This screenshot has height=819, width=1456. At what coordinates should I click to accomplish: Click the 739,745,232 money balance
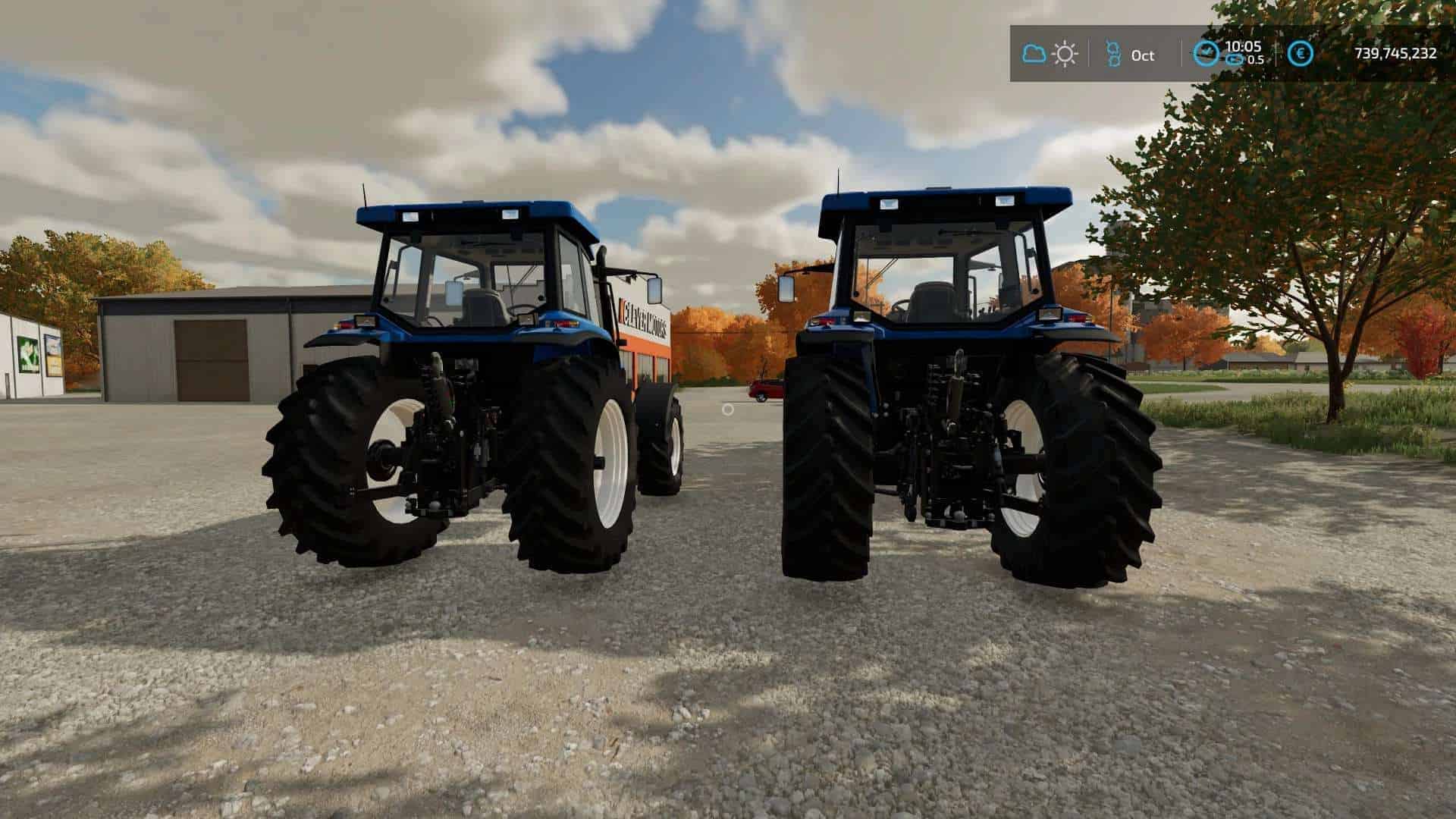pos(1394,54)
